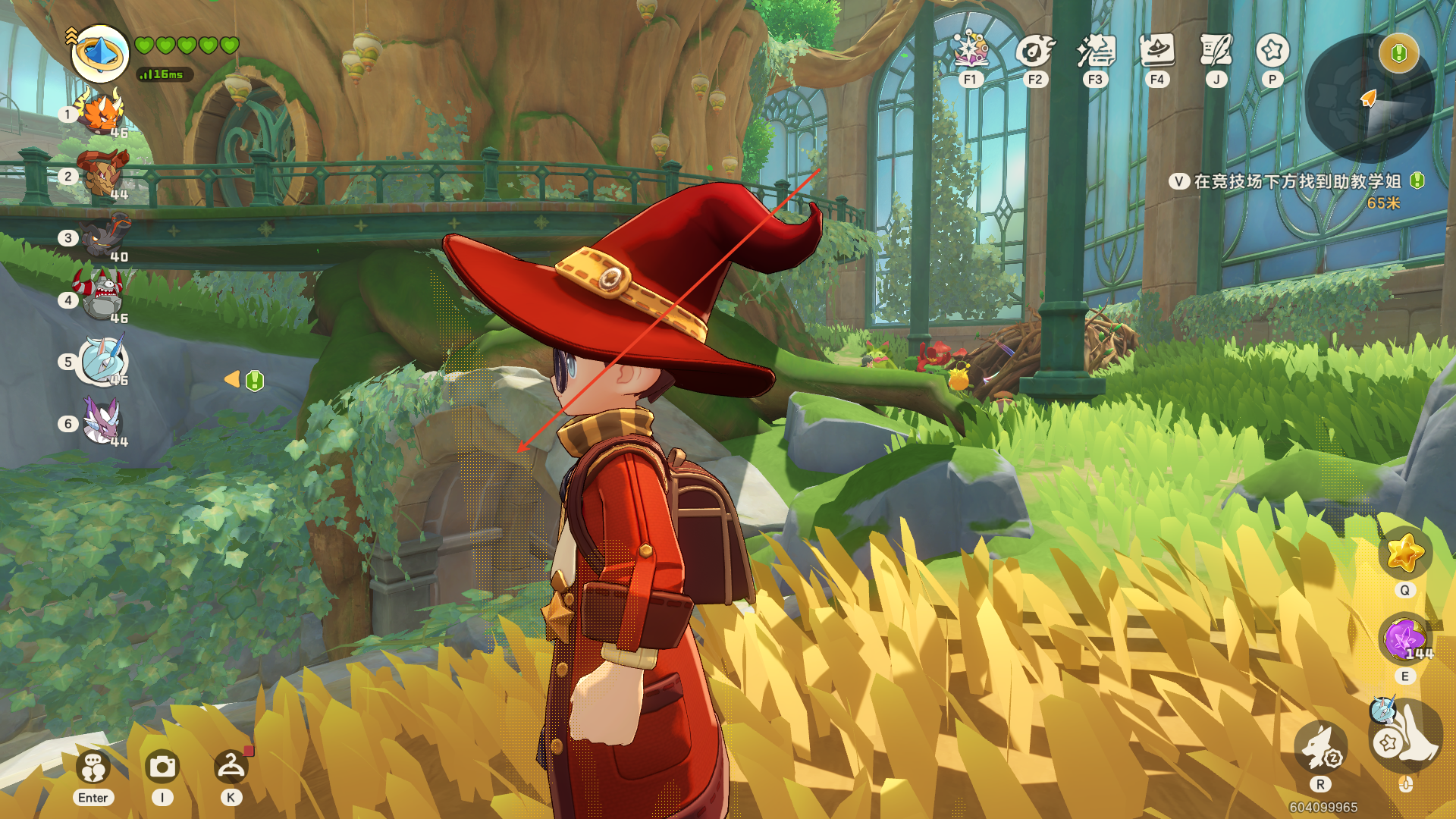Use the purple crystal item
The image size is (1456, 819).
(1404, 639)
